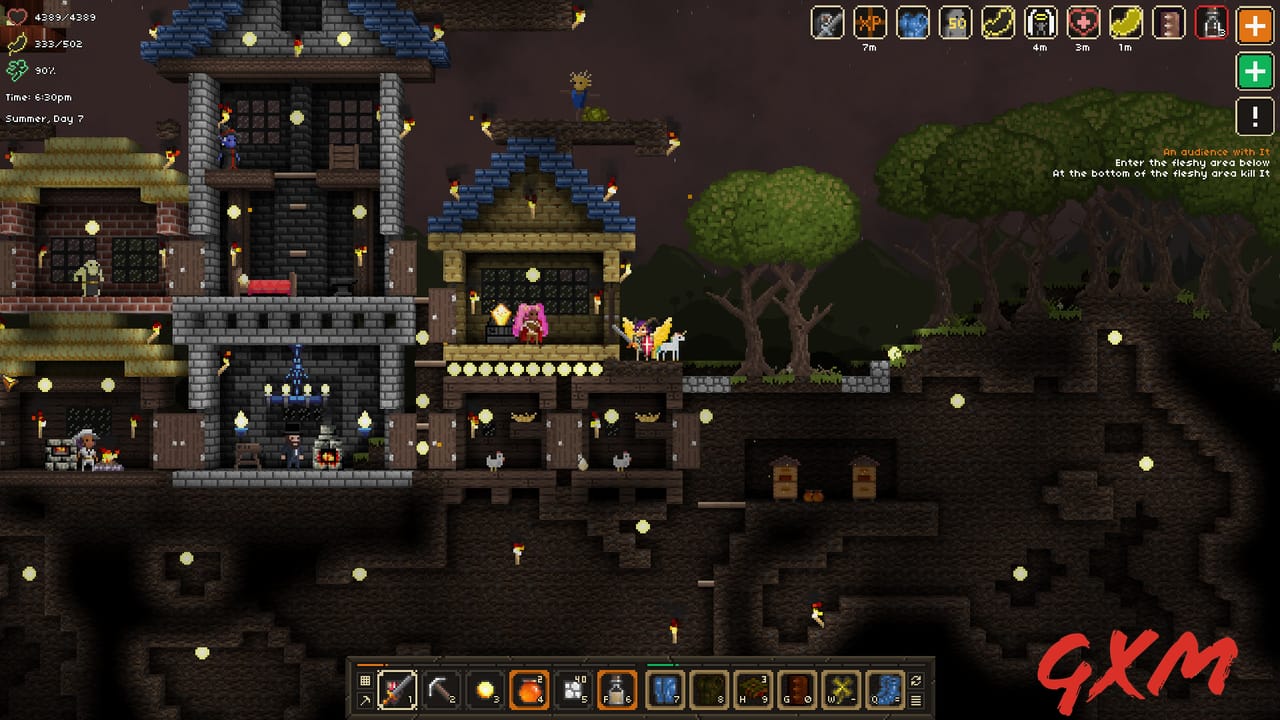The height and width of the screenshot is (720, 1280).
Task: Open the list menu icon at the hotbar's right end
Action: [918, 698]
